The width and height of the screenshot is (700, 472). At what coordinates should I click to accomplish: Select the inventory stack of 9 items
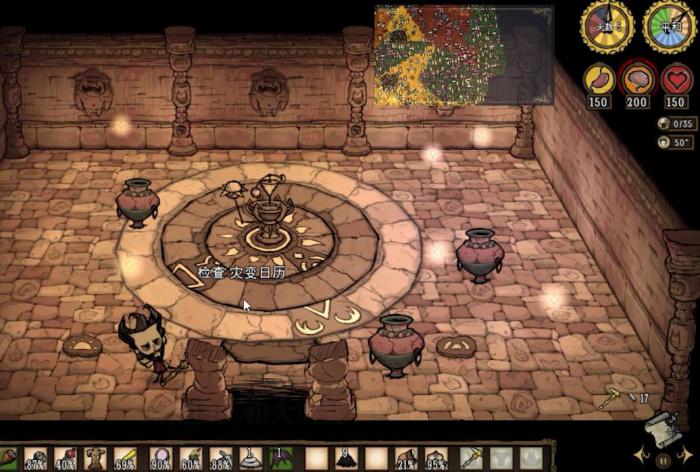coord(346,460)
